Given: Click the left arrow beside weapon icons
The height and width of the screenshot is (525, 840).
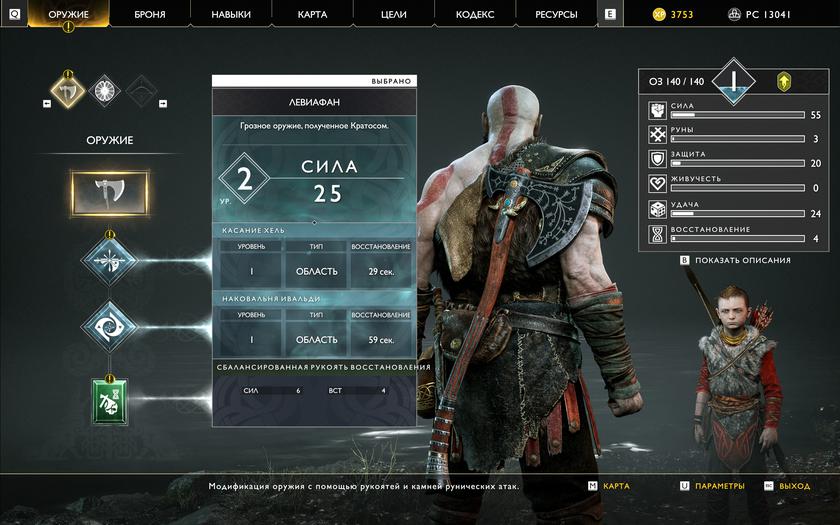Looking at the screenshot, I should pyautogui.click(x=48, y=103).
